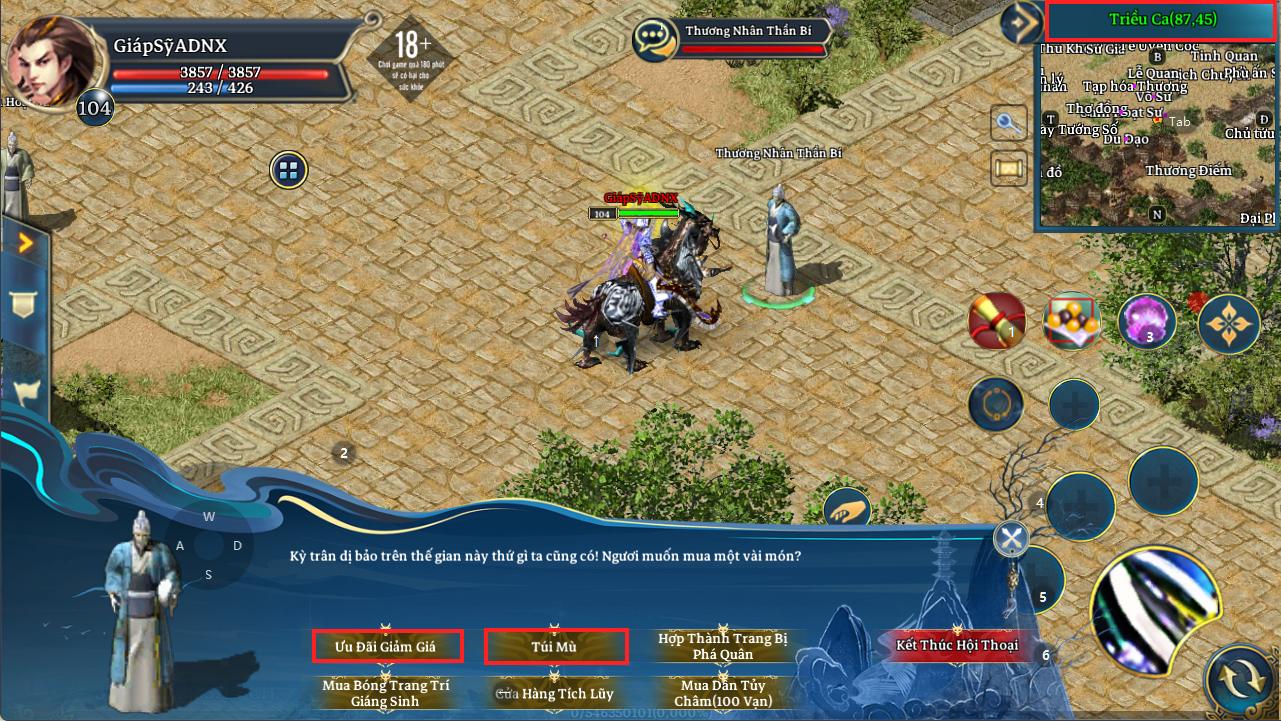This screenshot has width=1281, height=721.
Task: Expand the left side panel arrow
Action: click(25, 242)
